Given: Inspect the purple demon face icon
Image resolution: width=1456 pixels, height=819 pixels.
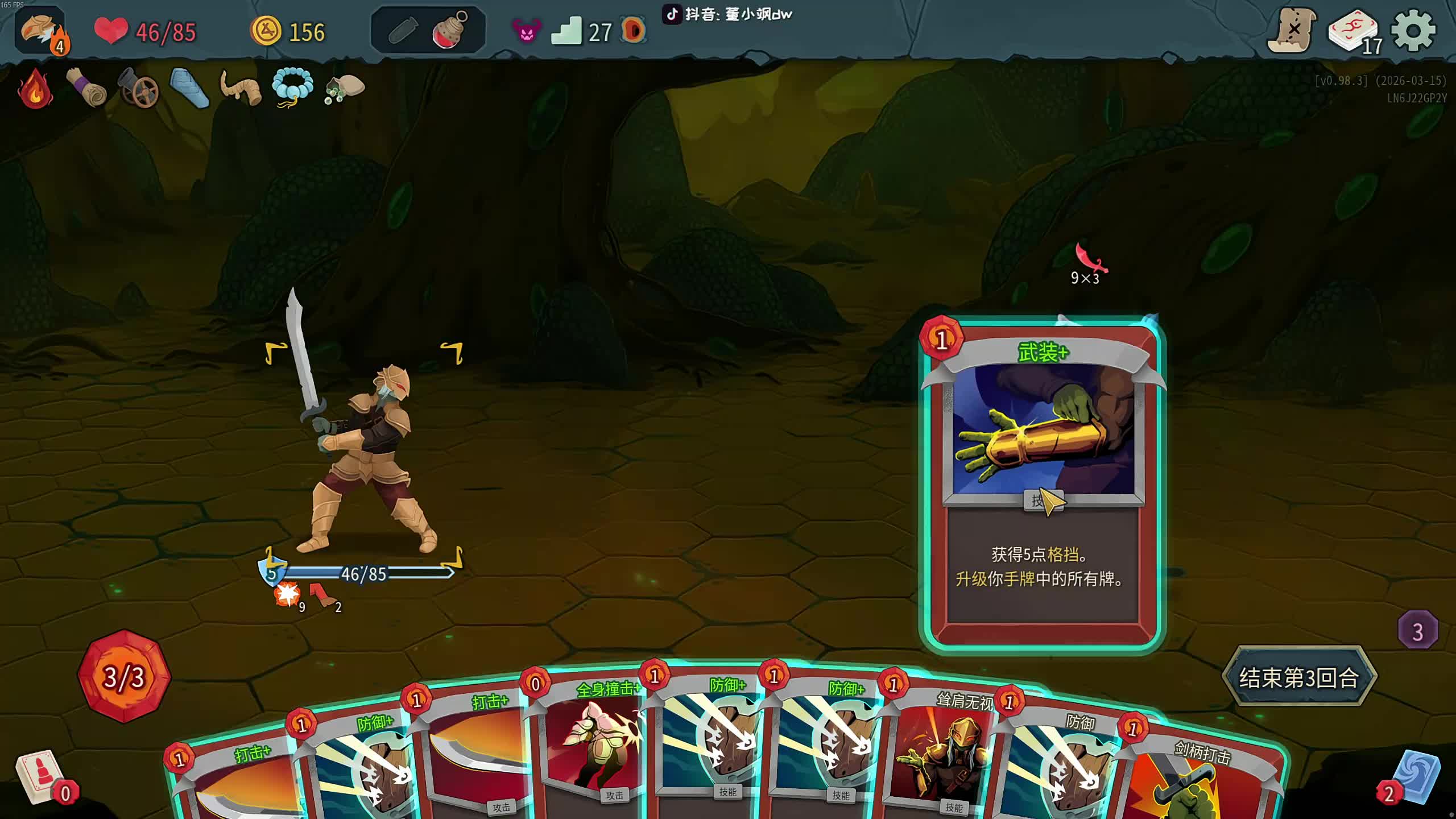Looking at the screenshot, I should (x=527, y=31).
